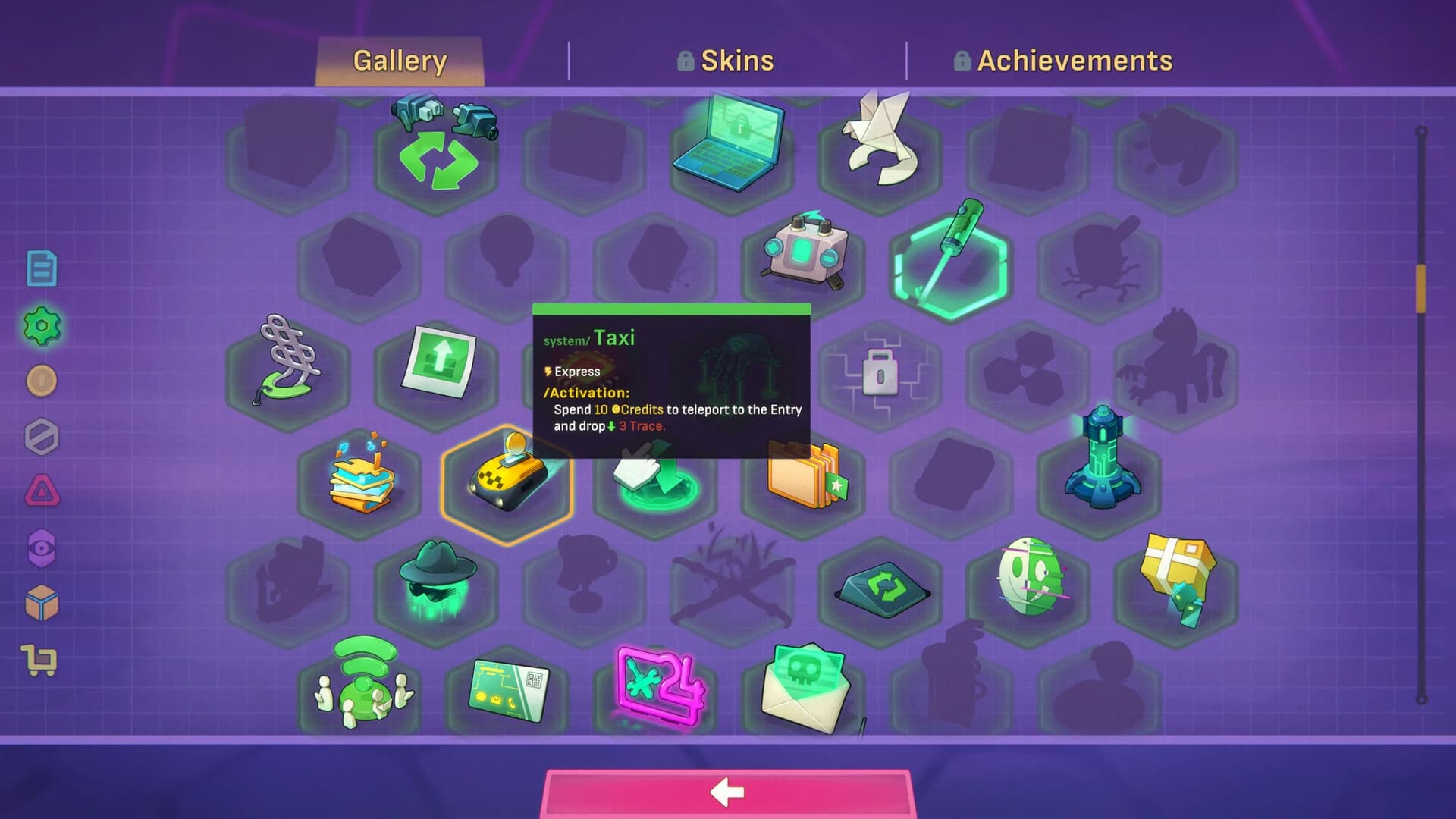Click the pink back arrow button

[727, 792]
